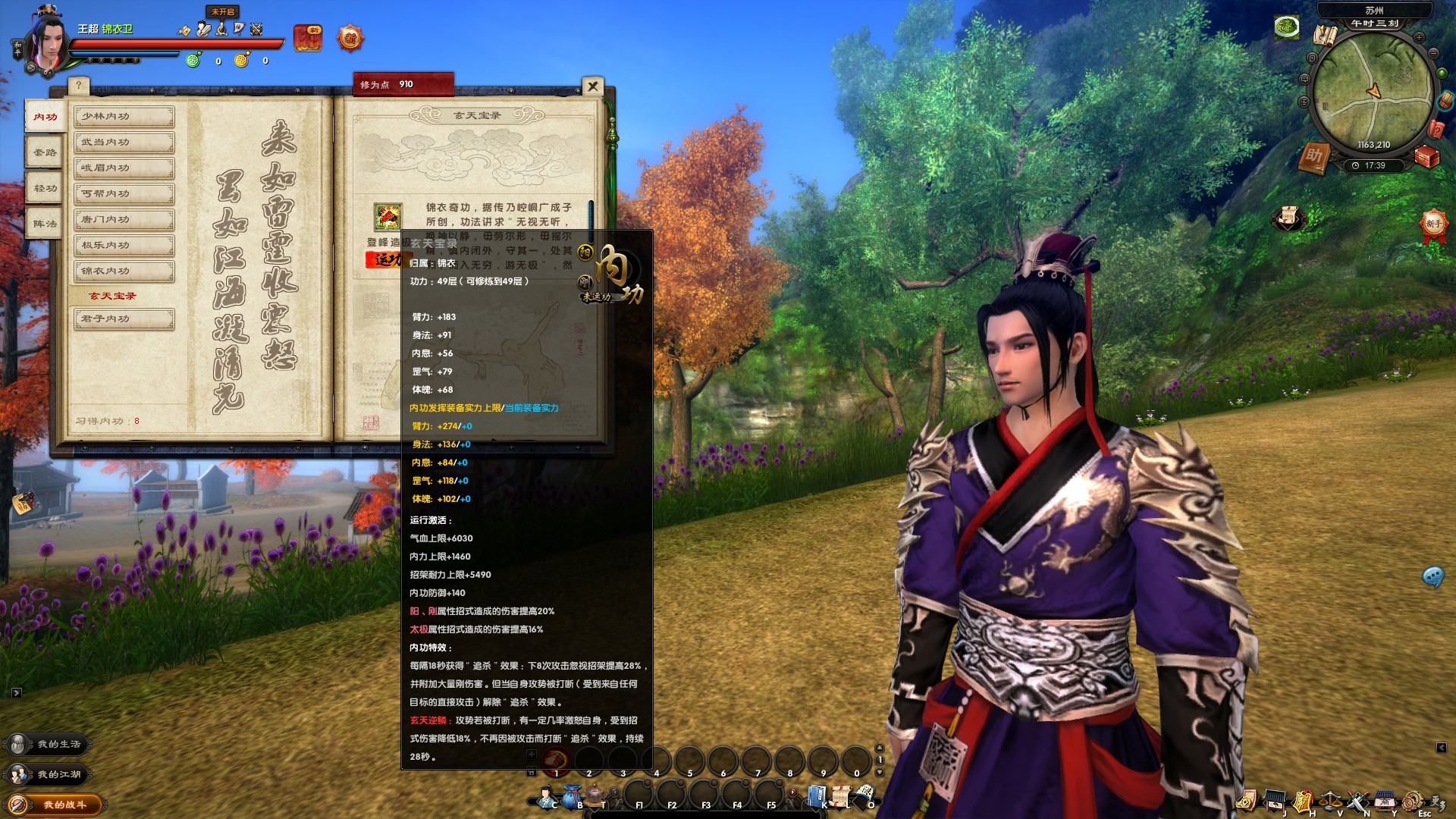Click the 新手 newbie medal badge
This screenshot has height=819, width=1456.
1433,224
